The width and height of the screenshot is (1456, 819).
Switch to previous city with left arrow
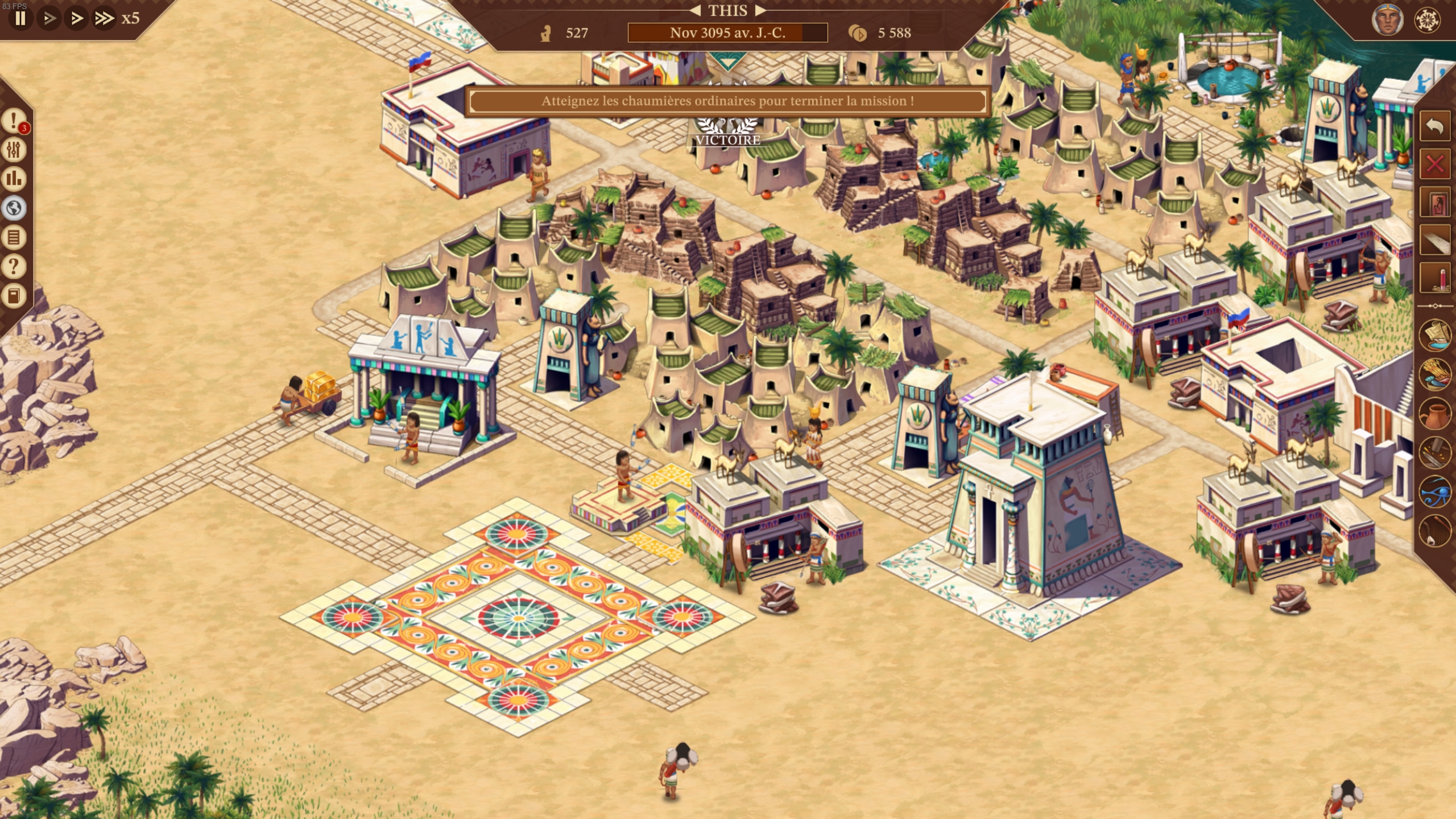click(695, 10)
